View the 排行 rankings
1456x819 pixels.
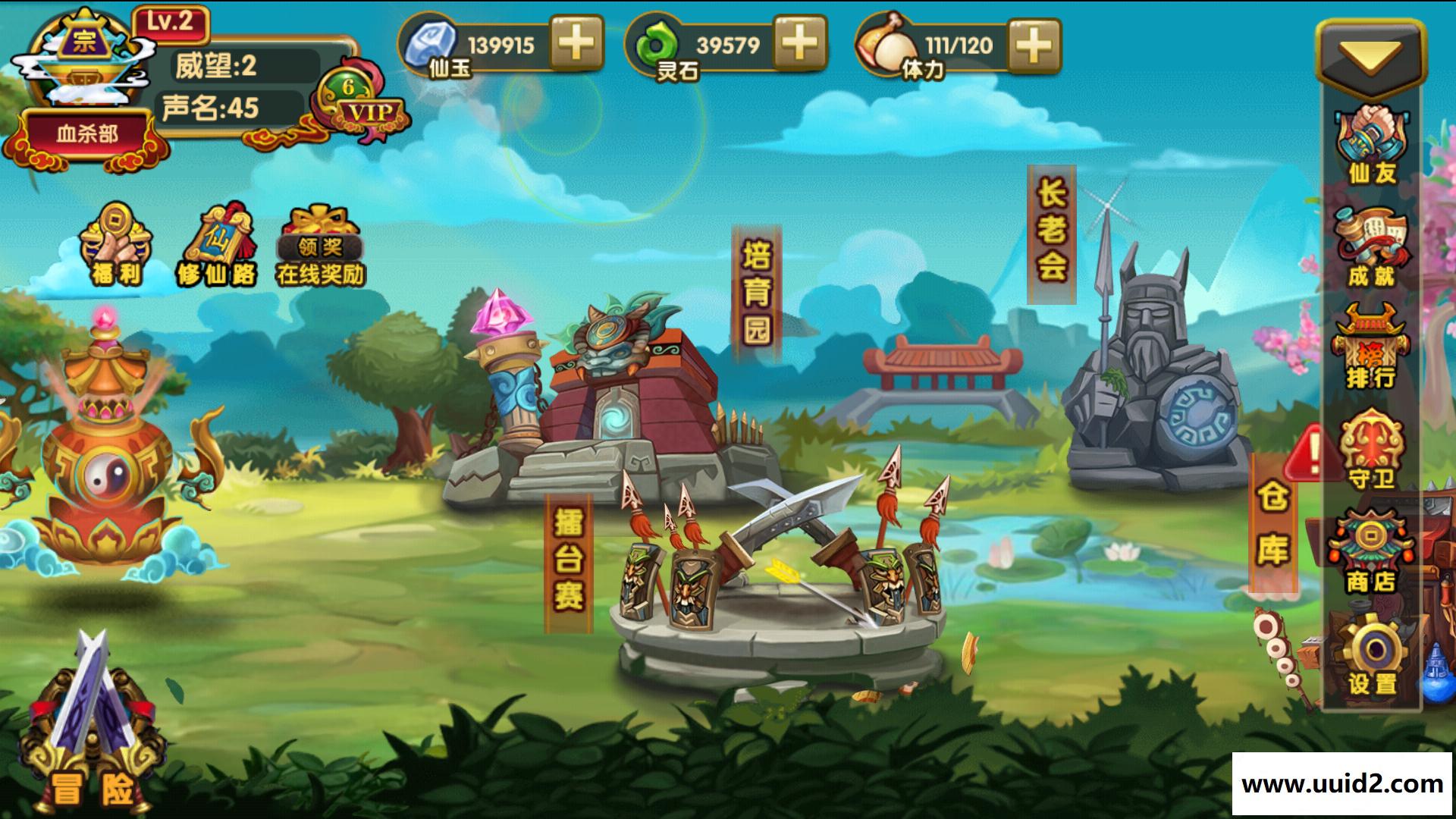tap(1371, 349)
